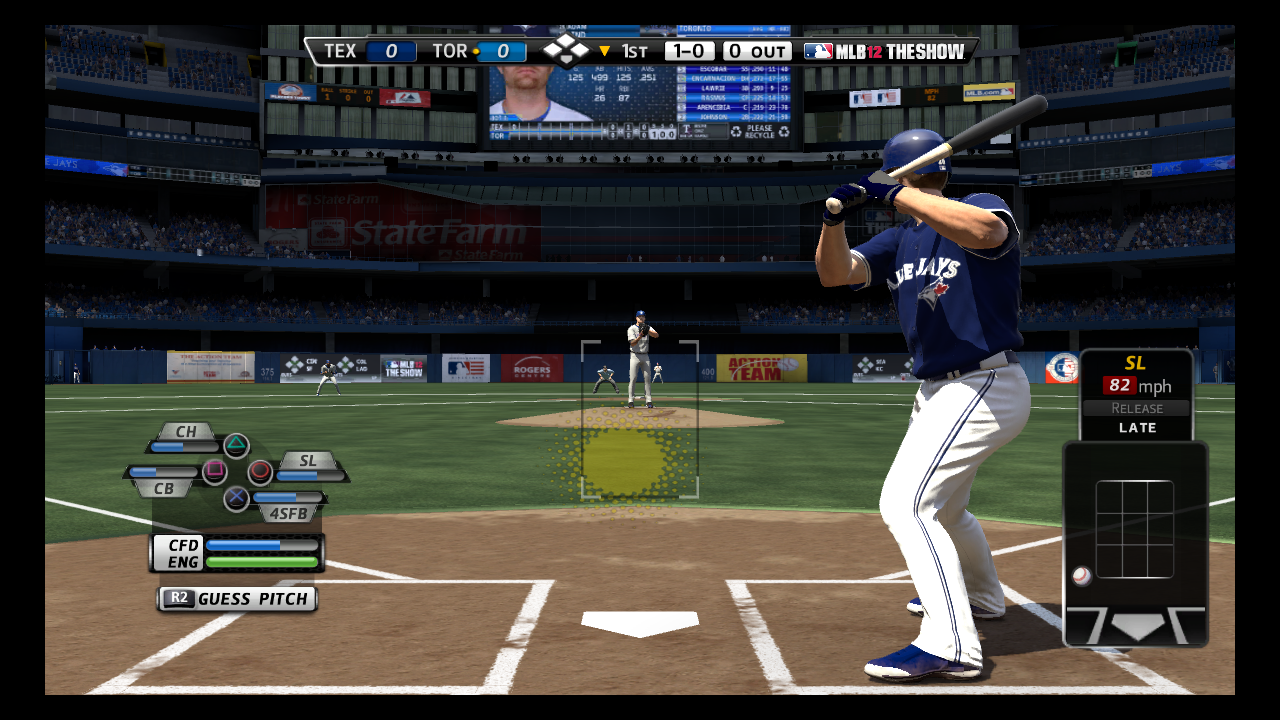Open the 0 OUT counter display

tap(757, 50)
